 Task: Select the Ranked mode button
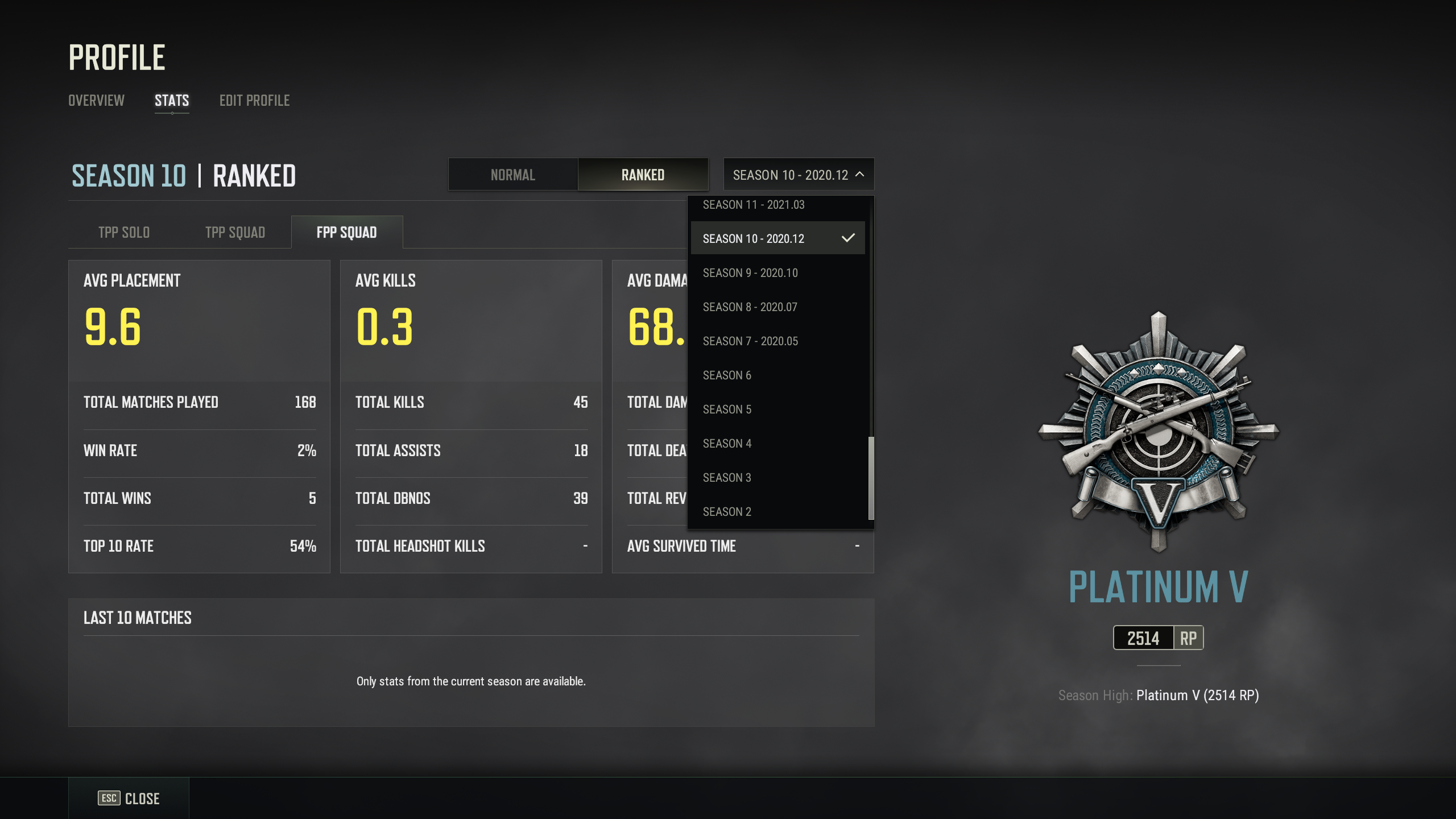pyautogui.click(x=643, y=175)
